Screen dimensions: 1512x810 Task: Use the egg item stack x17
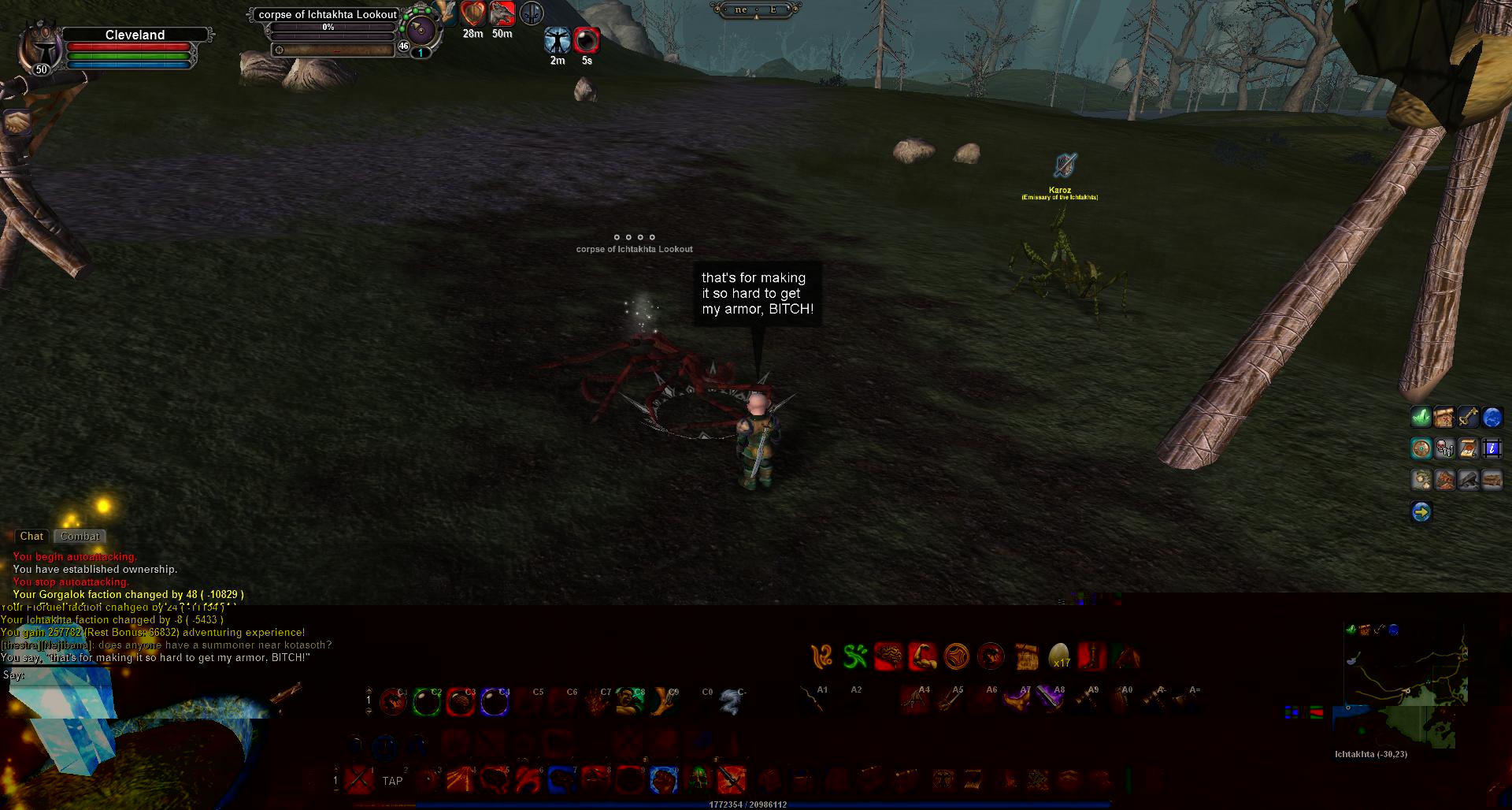[1059, 656]
